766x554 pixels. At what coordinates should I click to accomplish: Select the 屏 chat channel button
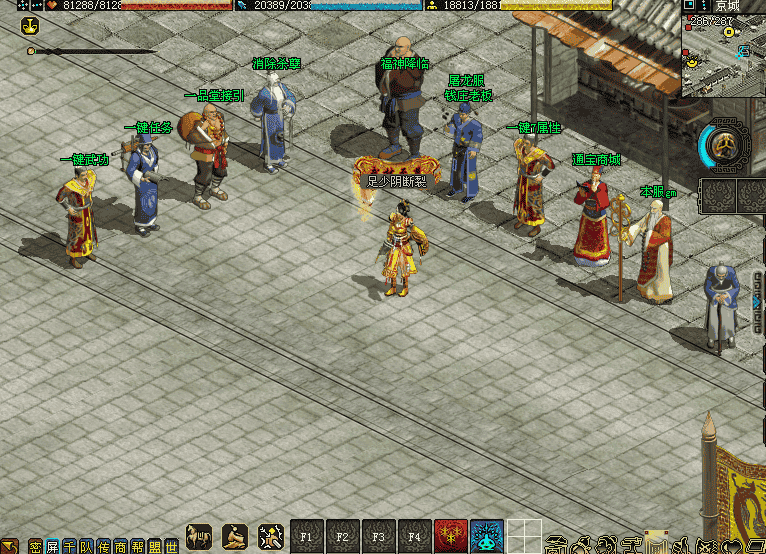pyautogui.click(x=52, y=547)
